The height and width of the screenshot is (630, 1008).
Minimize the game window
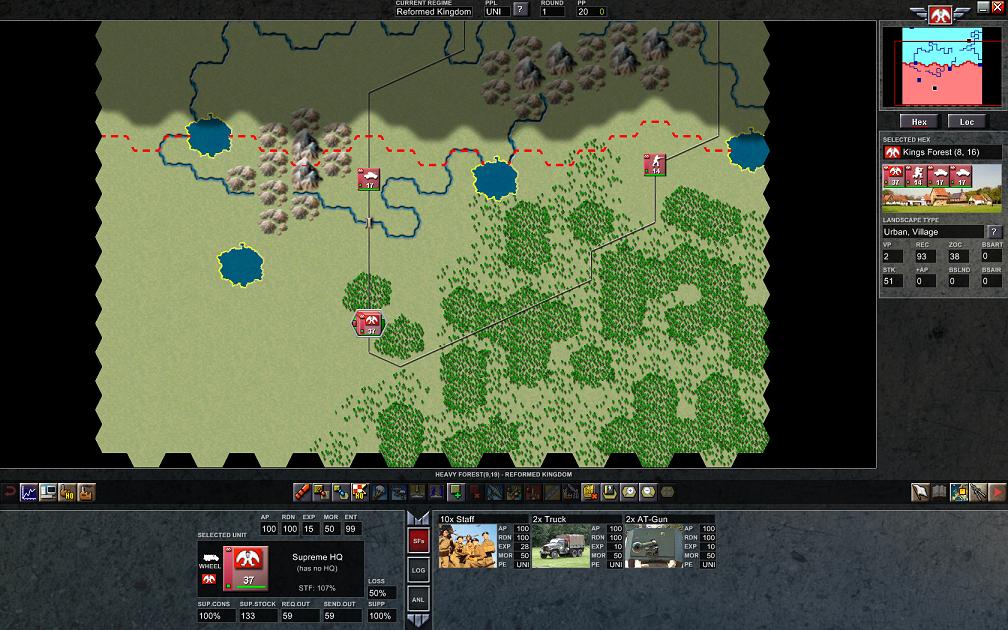[x=982, y=6]
